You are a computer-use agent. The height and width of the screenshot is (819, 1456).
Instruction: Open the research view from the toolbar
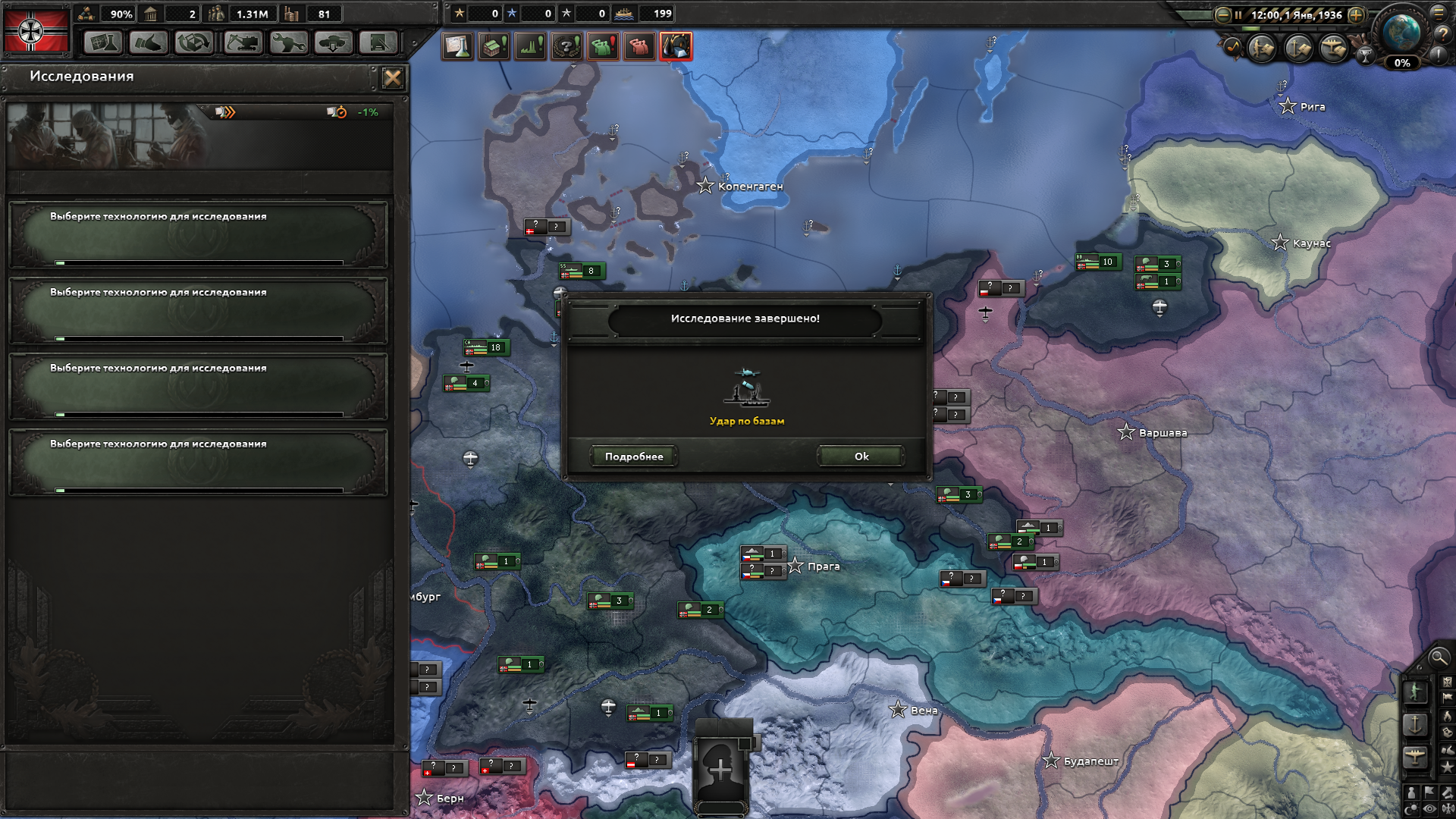point(102,43)
